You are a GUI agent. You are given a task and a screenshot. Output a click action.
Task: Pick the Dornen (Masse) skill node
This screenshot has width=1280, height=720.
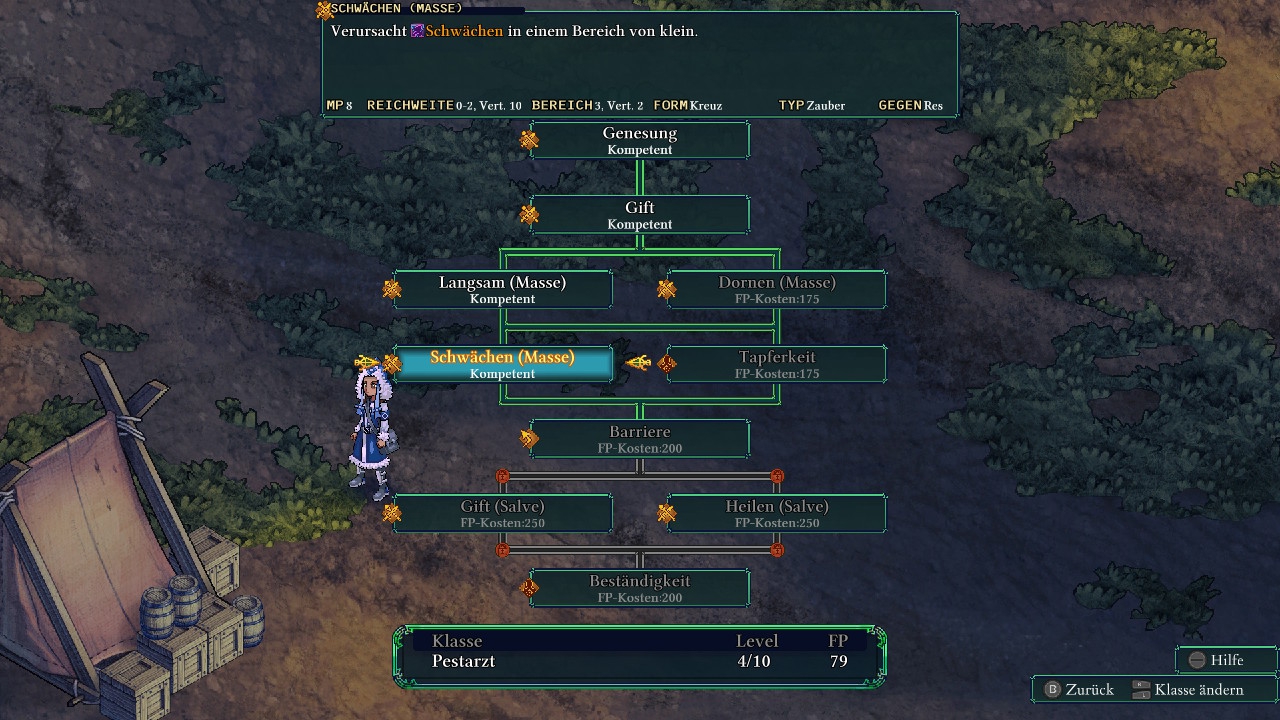click(x=776, y=289)
